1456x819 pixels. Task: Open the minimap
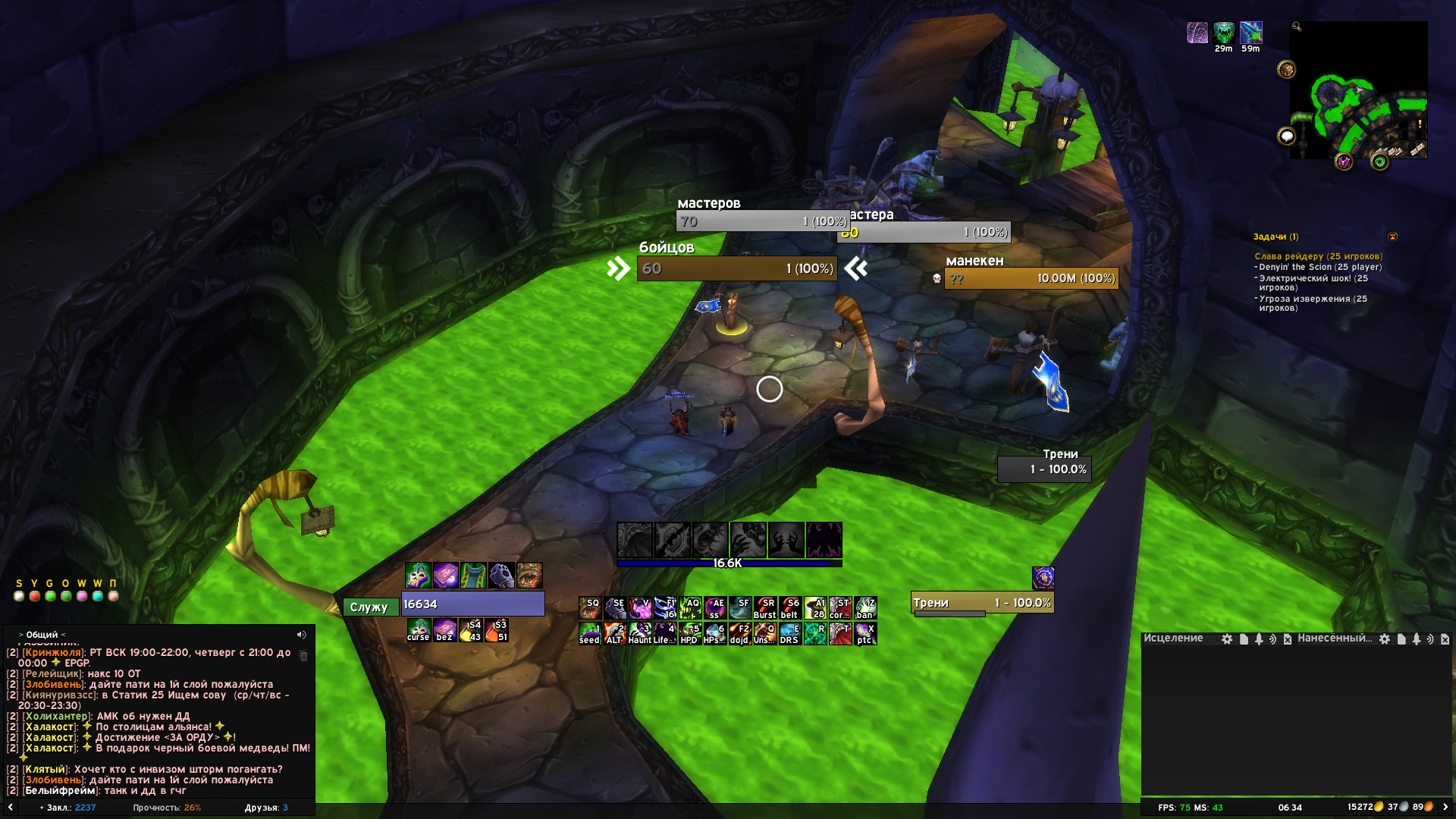pos(1358,89)
